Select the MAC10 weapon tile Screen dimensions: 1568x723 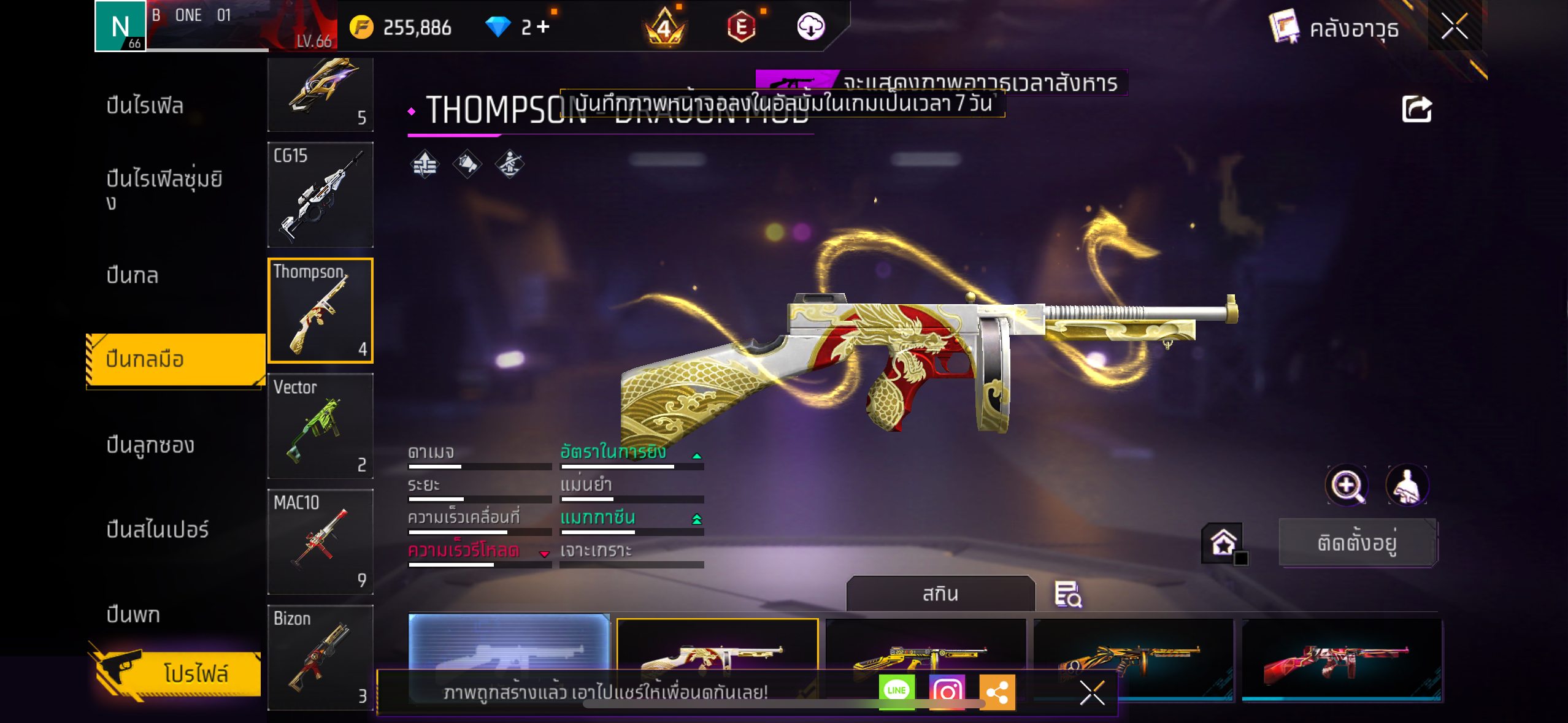pos(320,541)
